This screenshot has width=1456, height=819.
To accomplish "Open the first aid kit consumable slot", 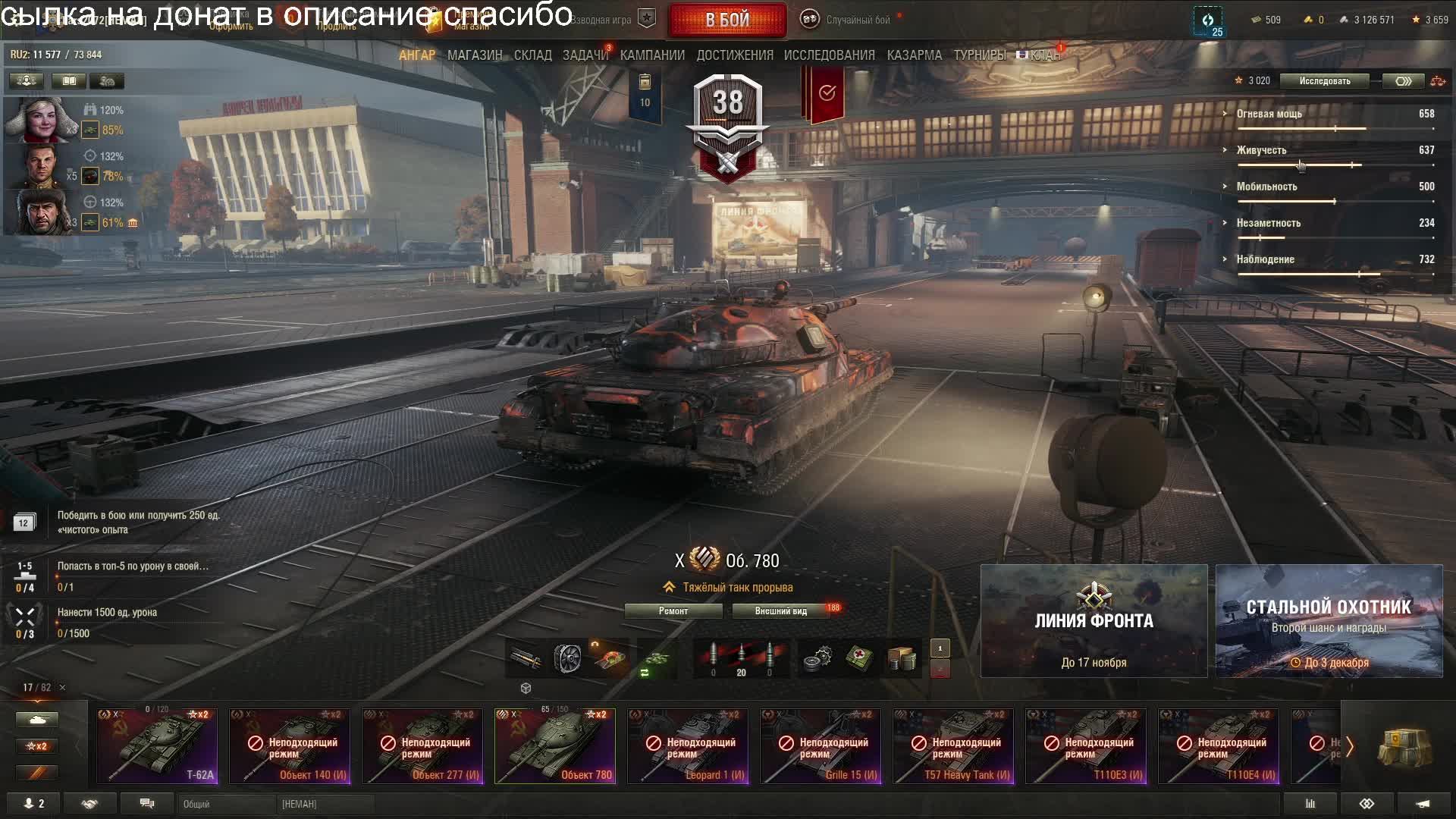I will click(x=859, y=657).
